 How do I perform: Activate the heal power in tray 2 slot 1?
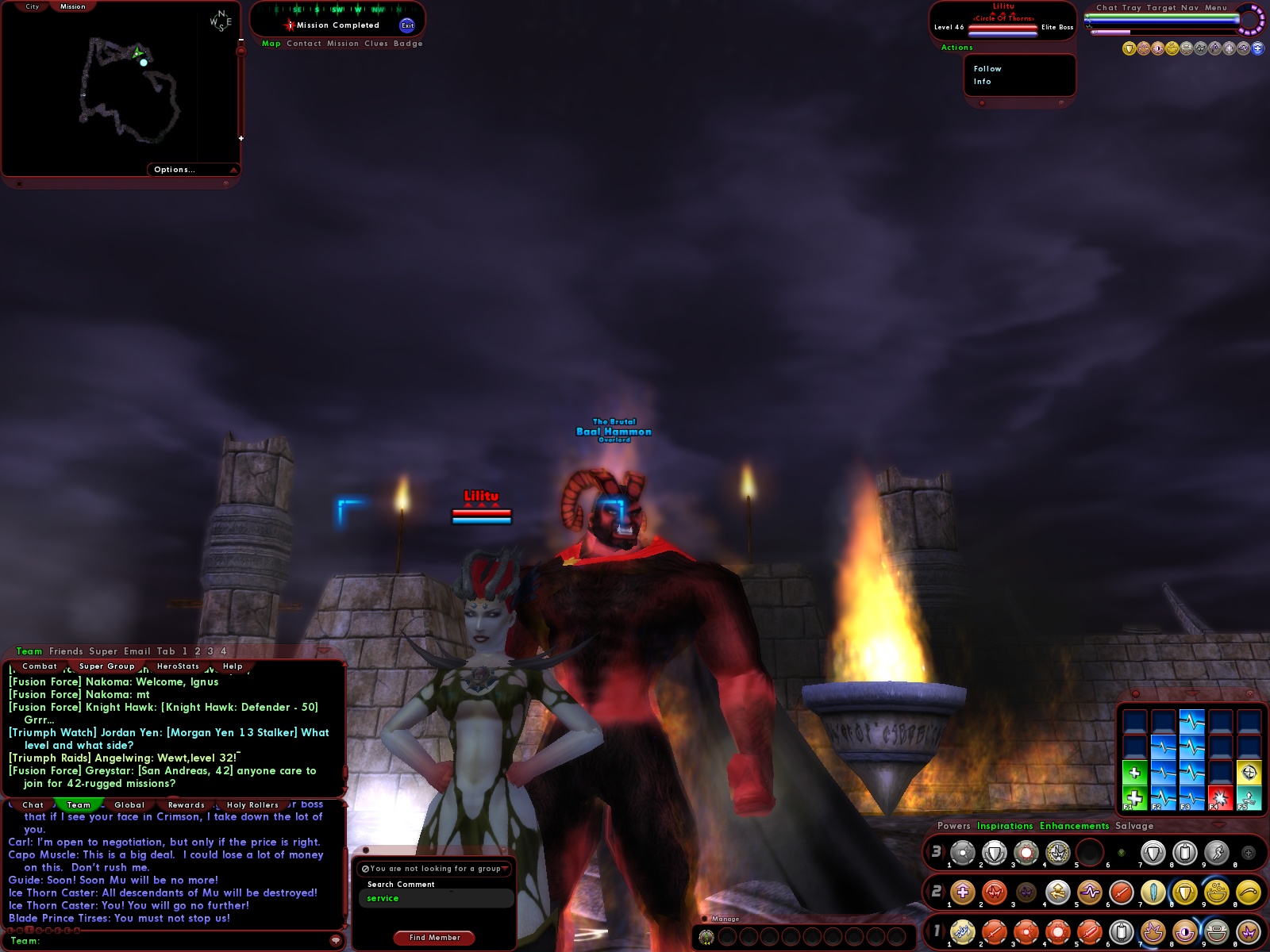(963, 892)
